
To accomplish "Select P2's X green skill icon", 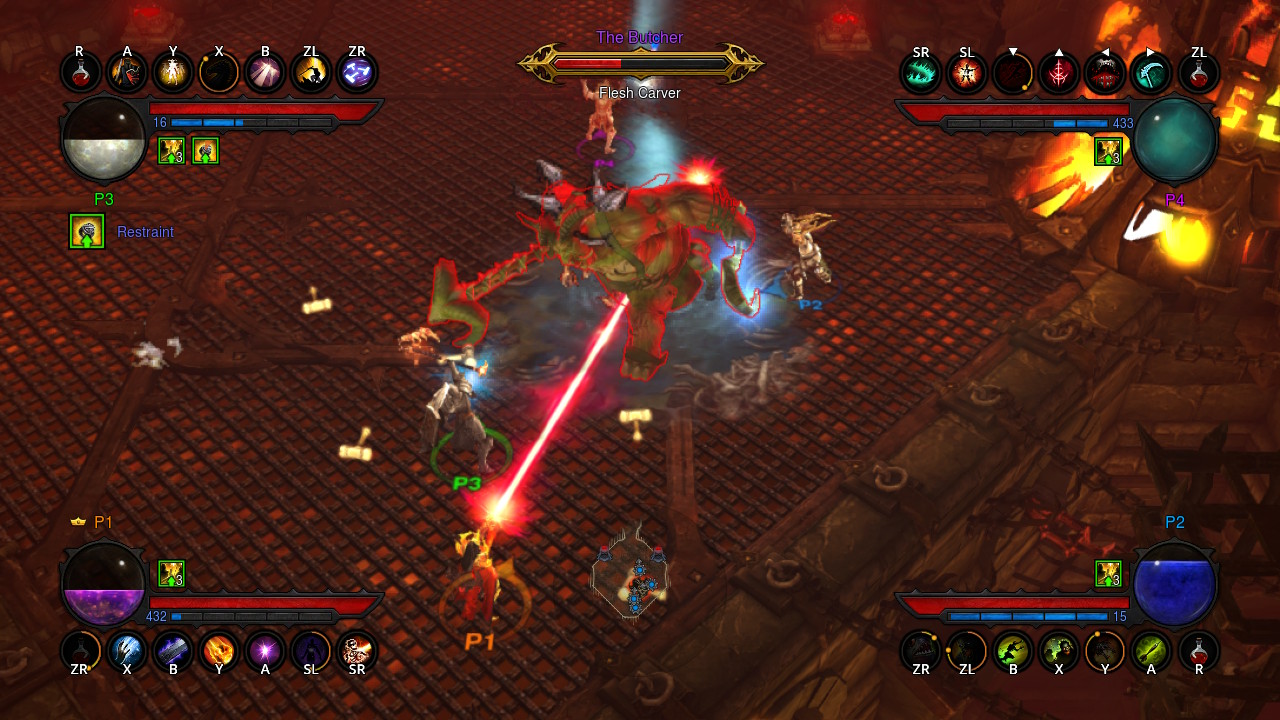I will 1059,652.
